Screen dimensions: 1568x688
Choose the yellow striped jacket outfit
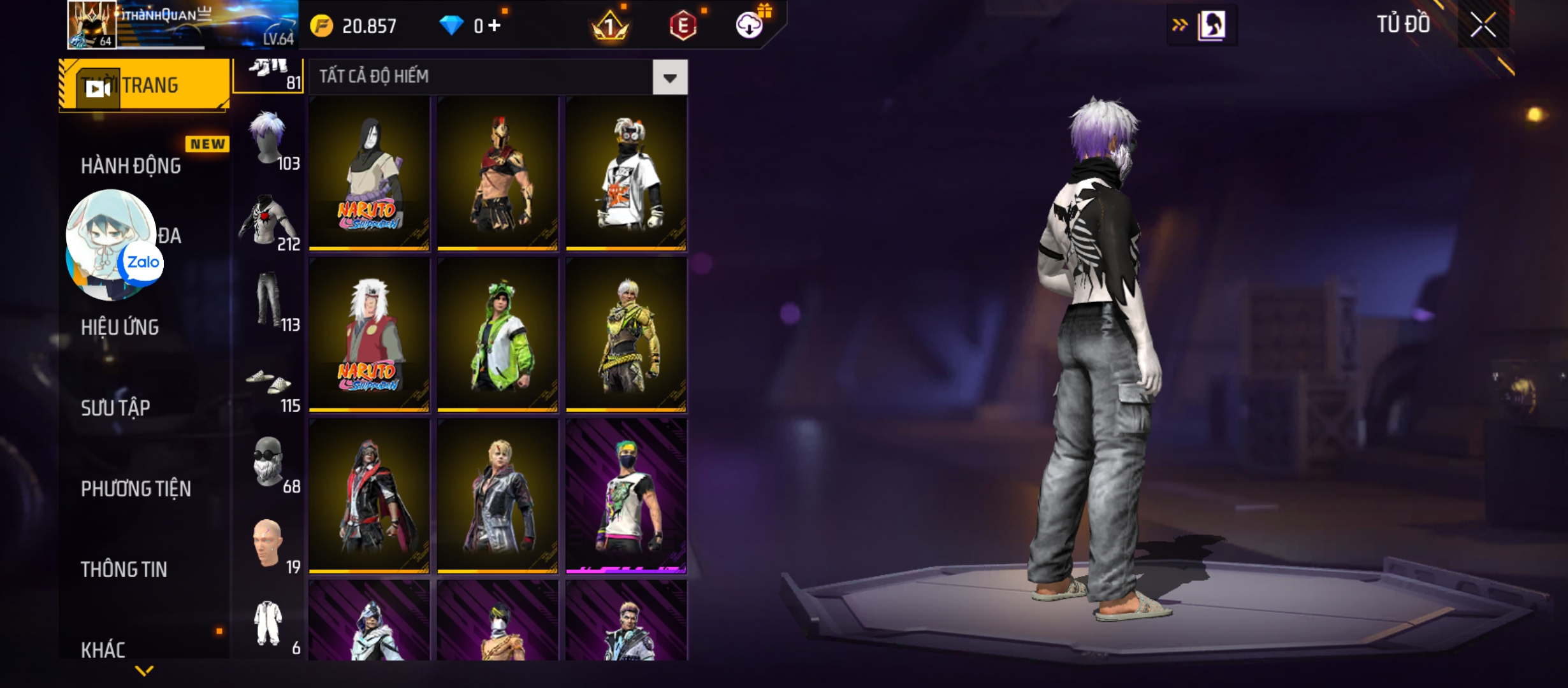626,335
